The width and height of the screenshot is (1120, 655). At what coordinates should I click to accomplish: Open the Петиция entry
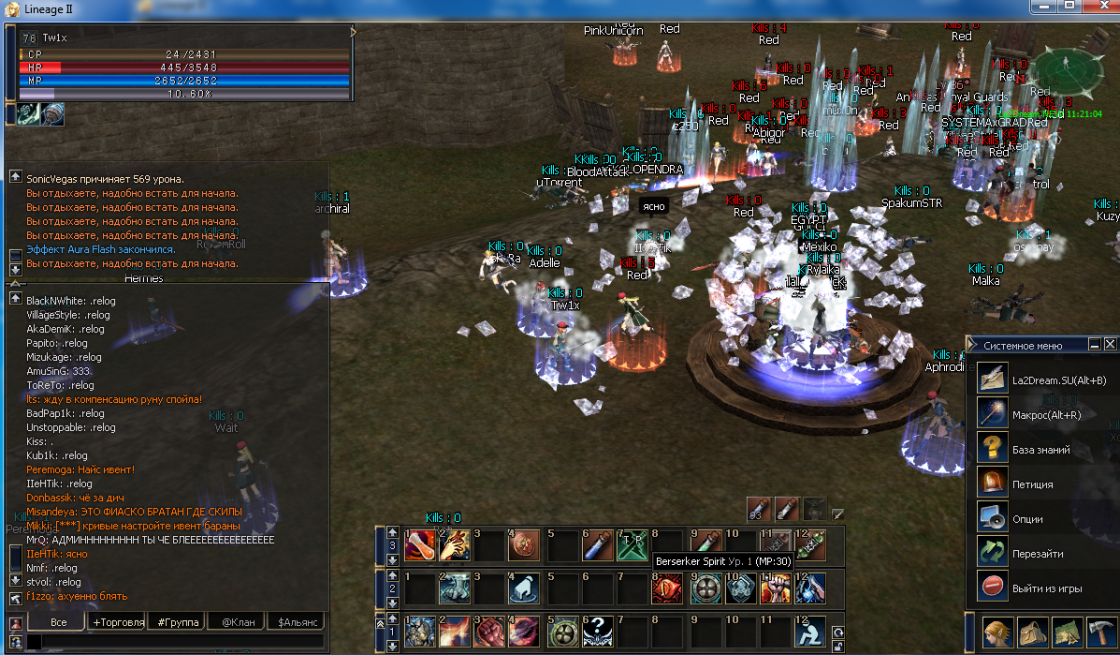click(x=1032, y=485)
